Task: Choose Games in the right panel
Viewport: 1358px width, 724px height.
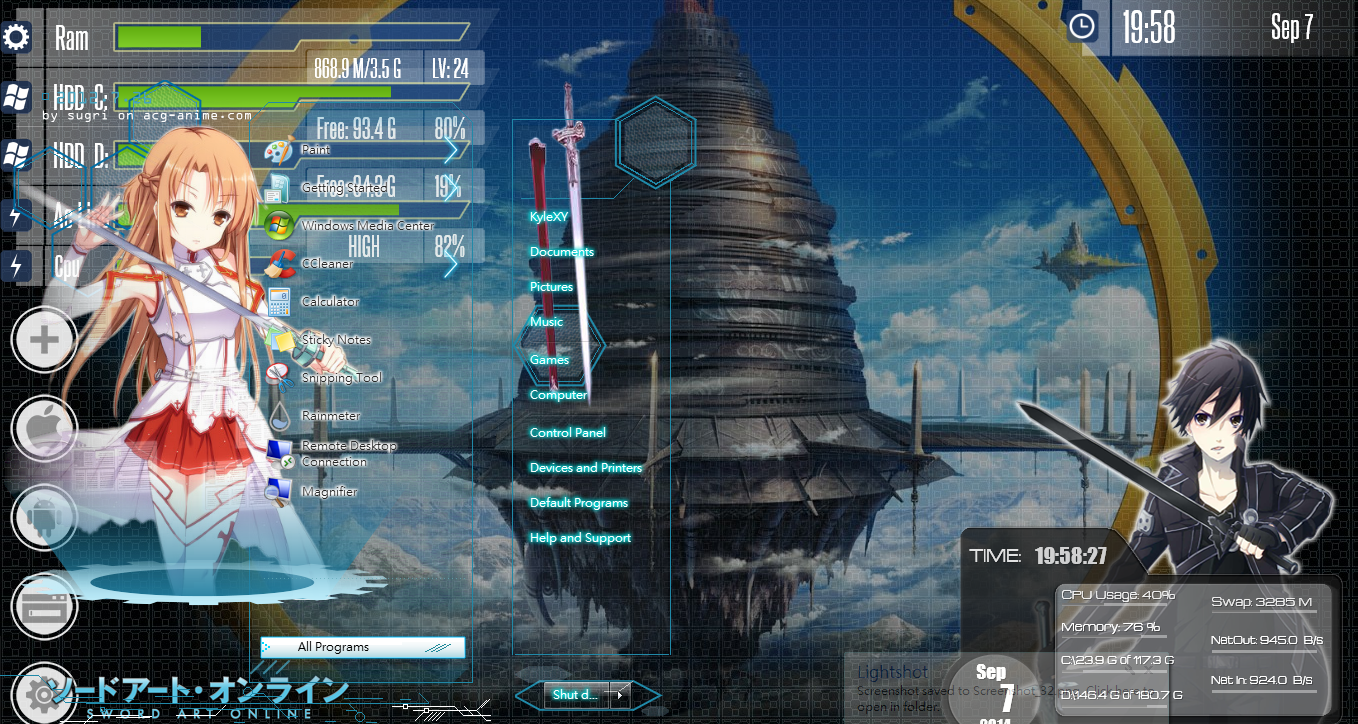Action: [549, 360]
